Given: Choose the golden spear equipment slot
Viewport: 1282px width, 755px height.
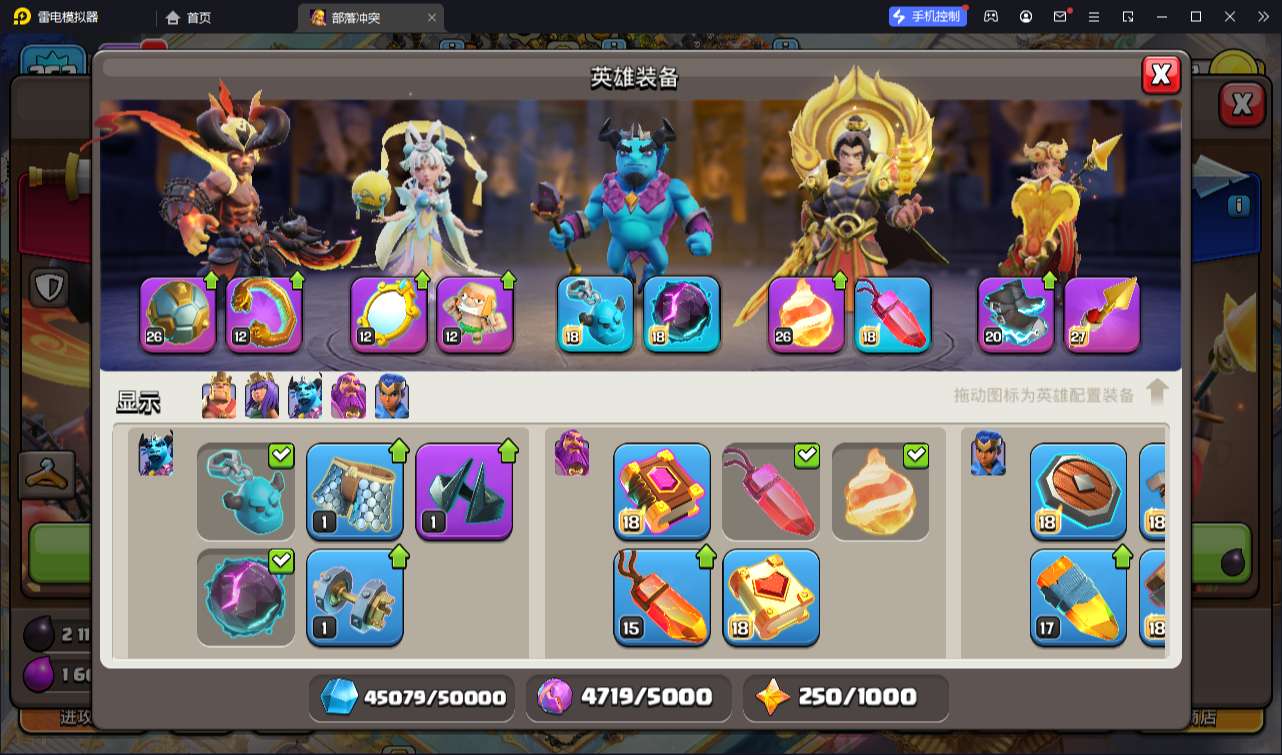Looking at the screenshot, I should [1102, 315].
